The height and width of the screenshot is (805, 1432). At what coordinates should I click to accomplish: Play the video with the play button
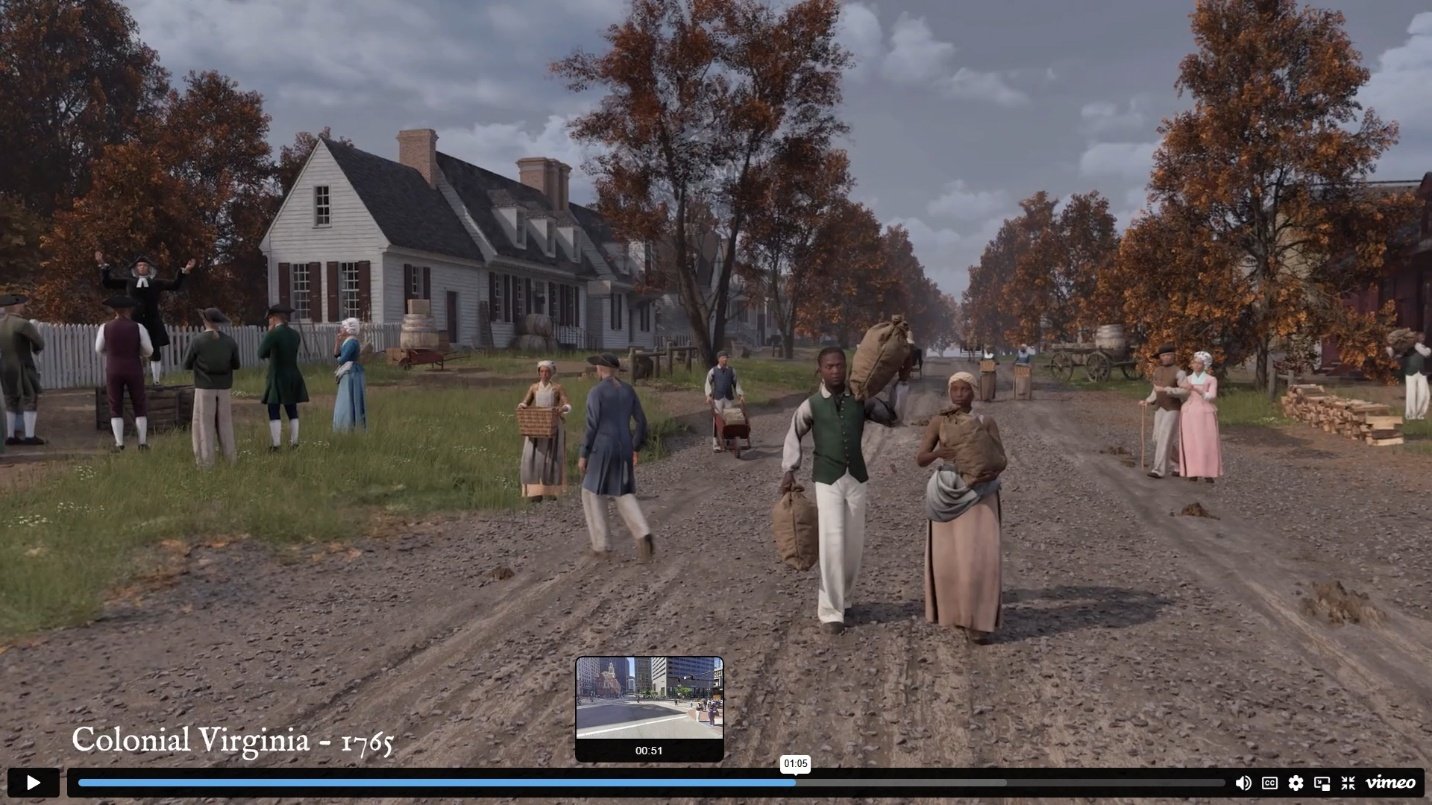tap(33, 782)
